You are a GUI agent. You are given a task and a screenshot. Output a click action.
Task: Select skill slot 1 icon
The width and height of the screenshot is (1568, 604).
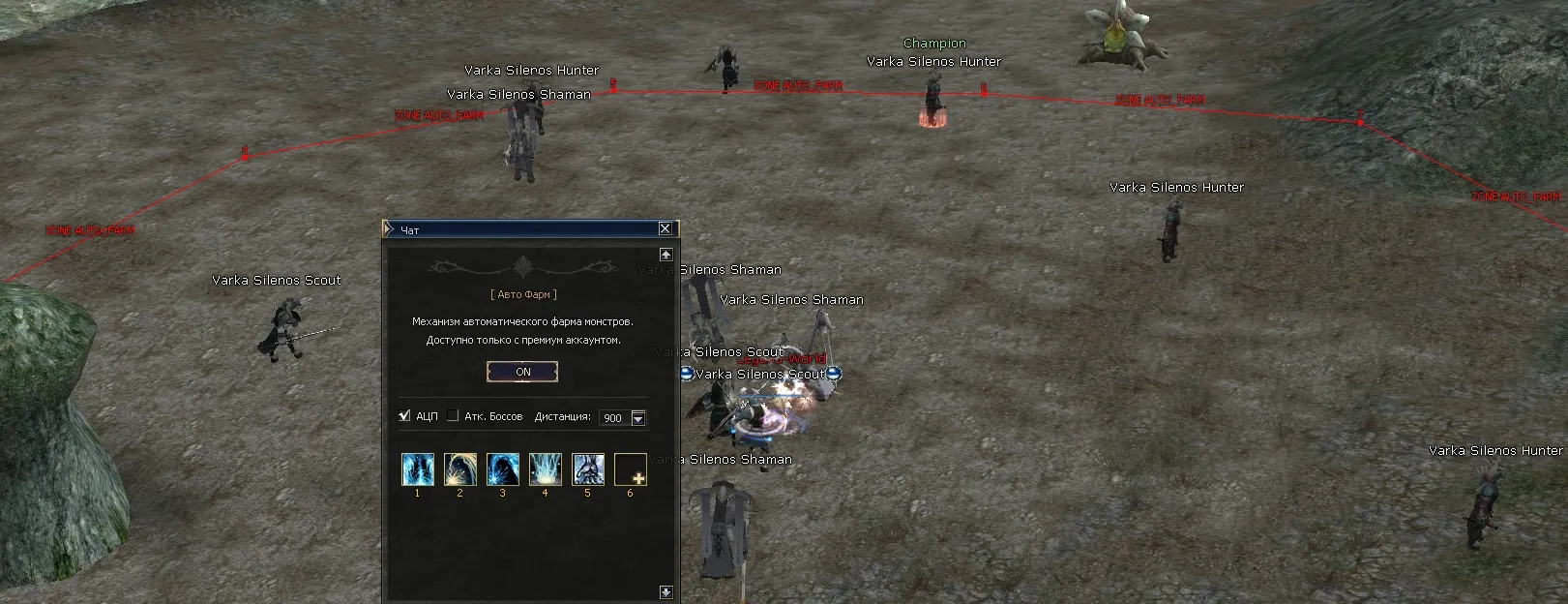point(418,469)
